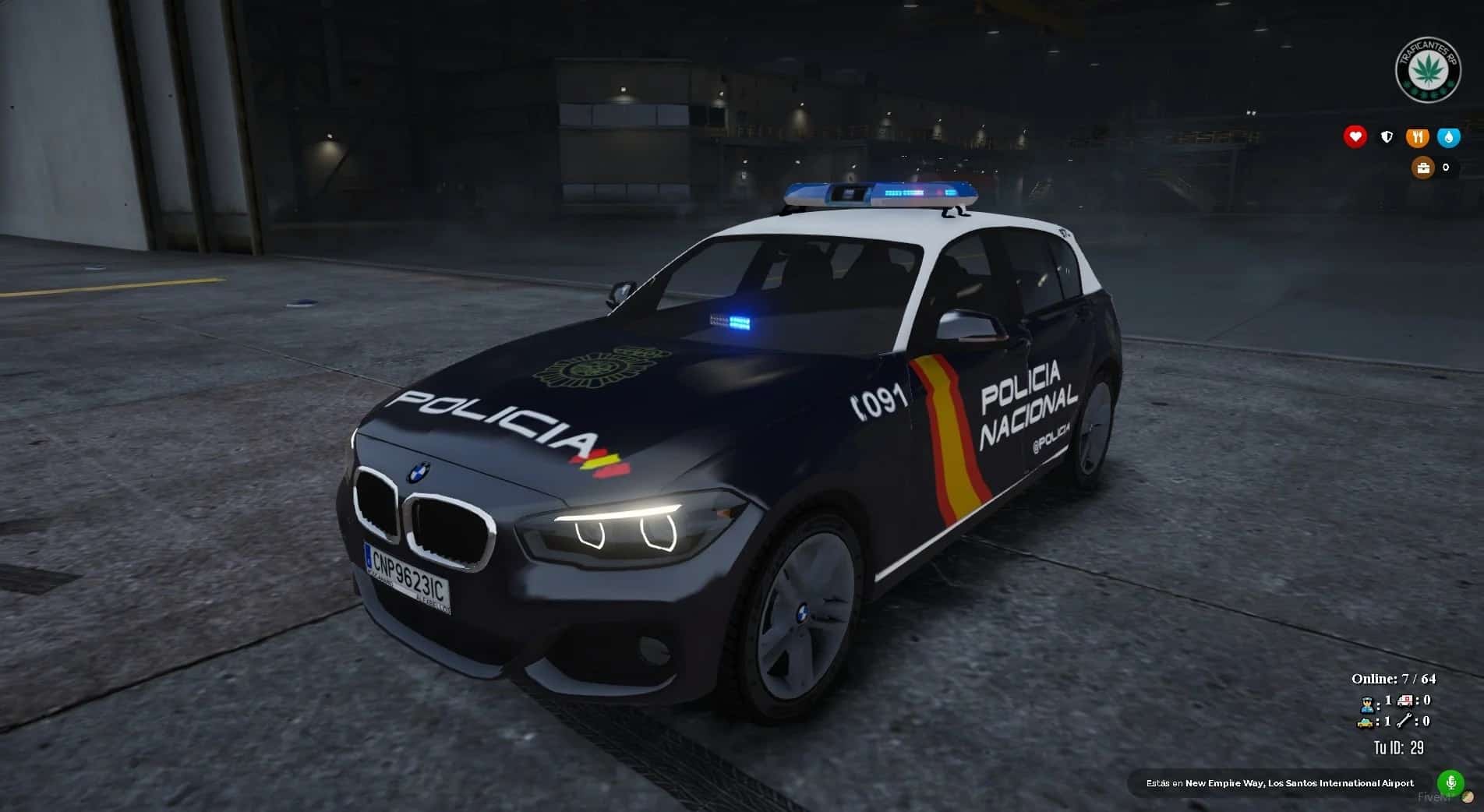Click the New Empire Way location bar
1484x812 pixels.
coord(1280,783)
